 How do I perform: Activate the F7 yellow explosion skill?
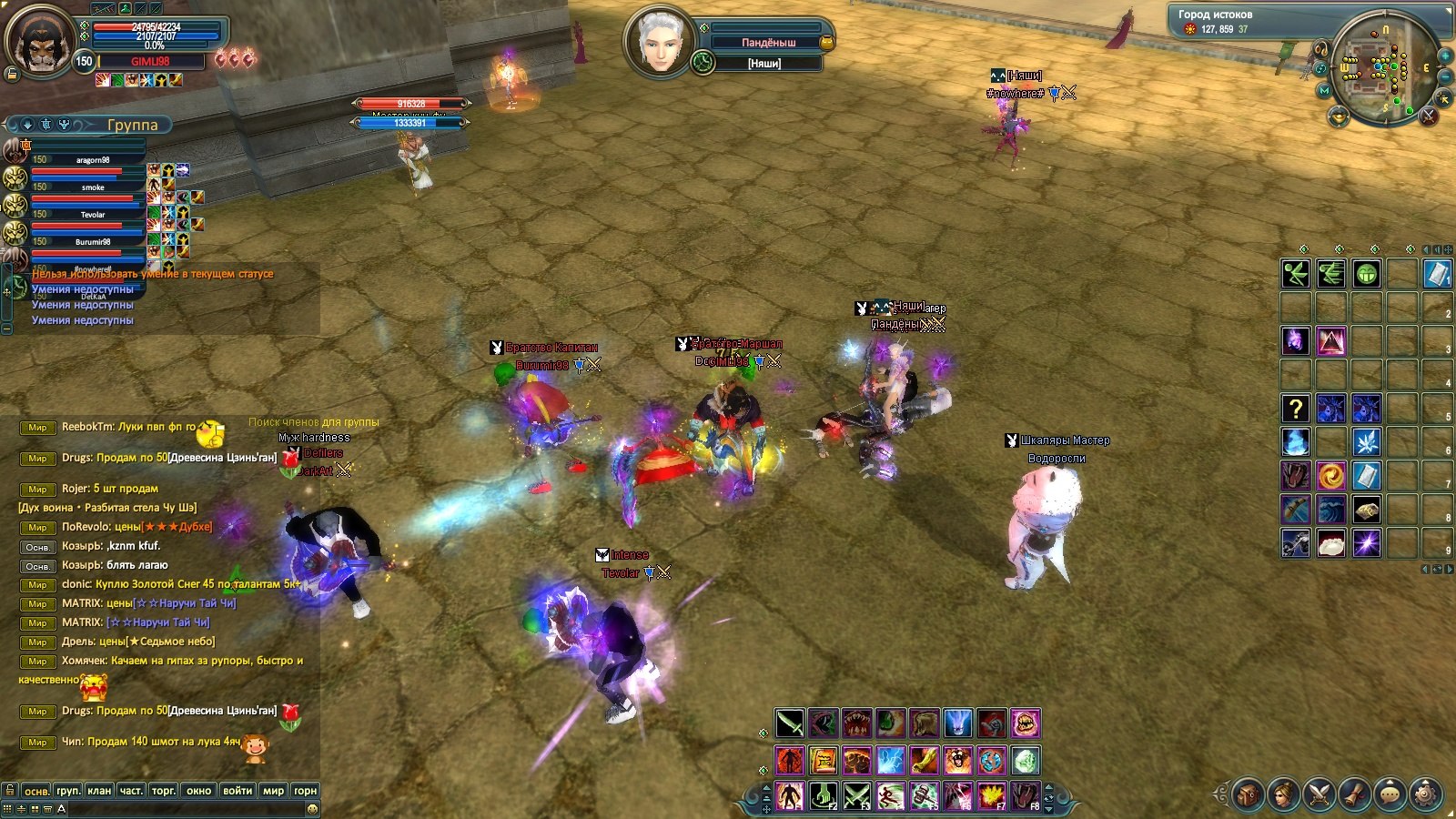pyautogui.click(x=991, y=796)
